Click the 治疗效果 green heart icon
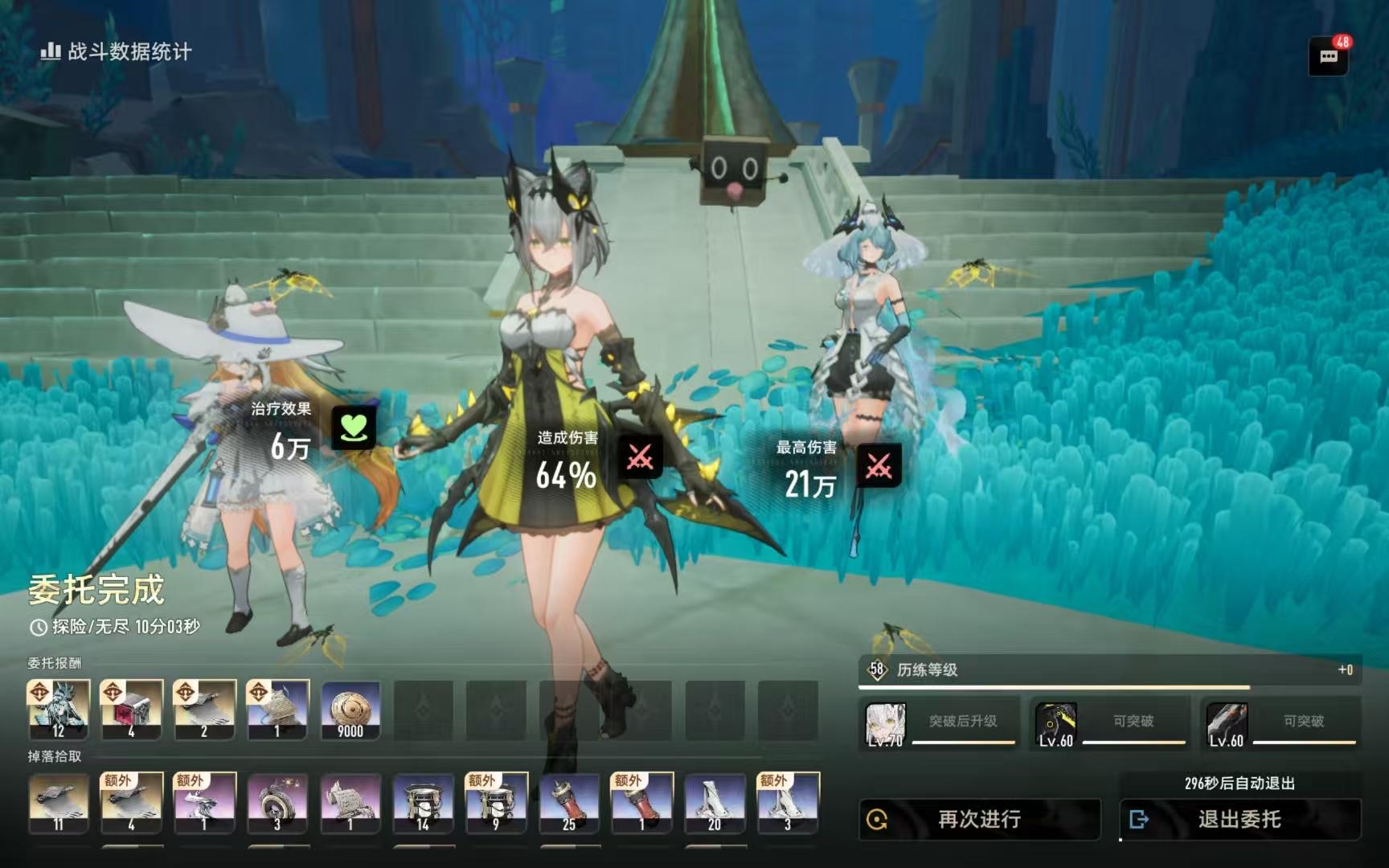Viewport: 1389px width, 868px height. 354,427
